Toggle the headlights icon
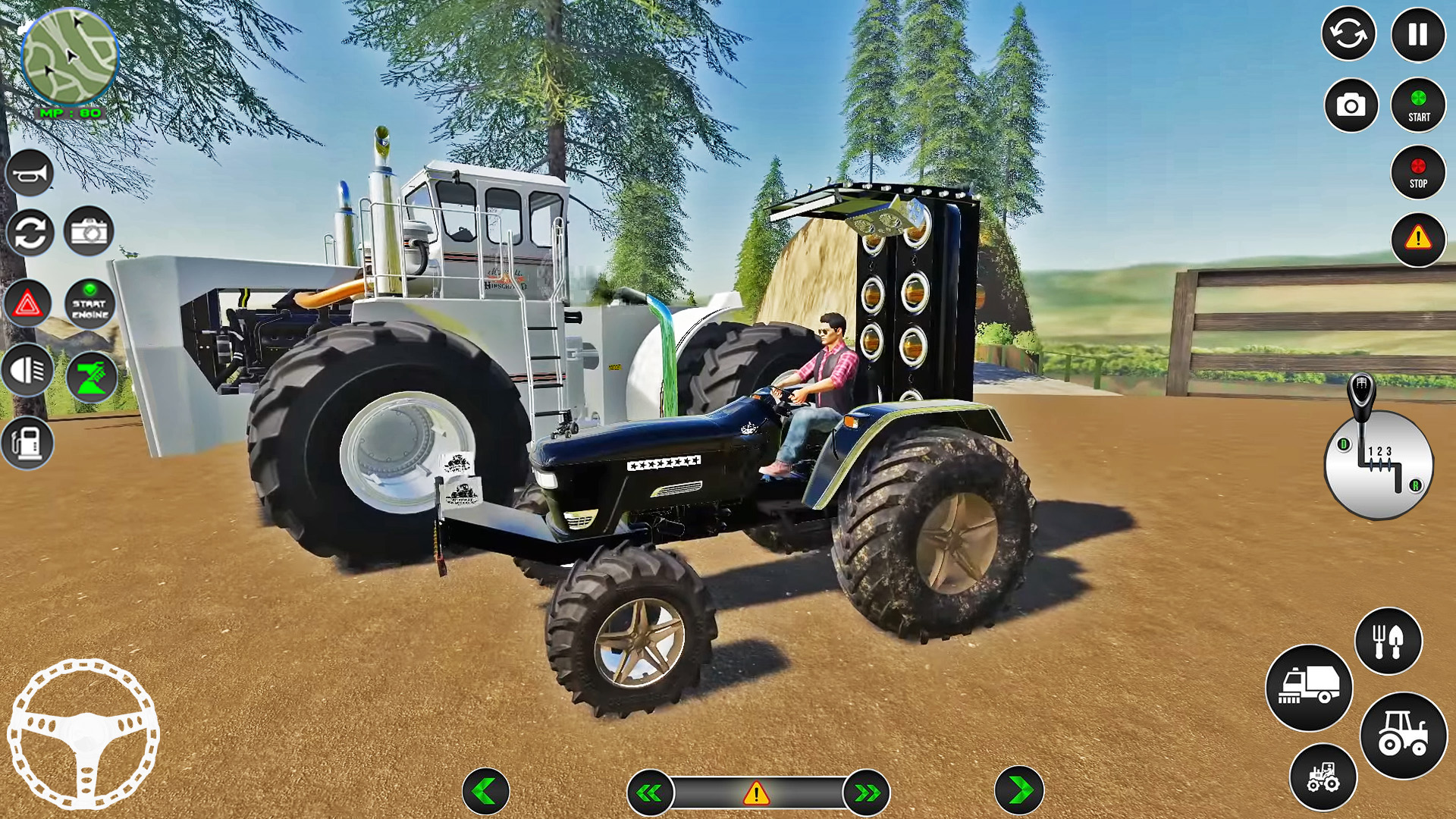Viewport: 1456px width, 819px height. [28, 371]
